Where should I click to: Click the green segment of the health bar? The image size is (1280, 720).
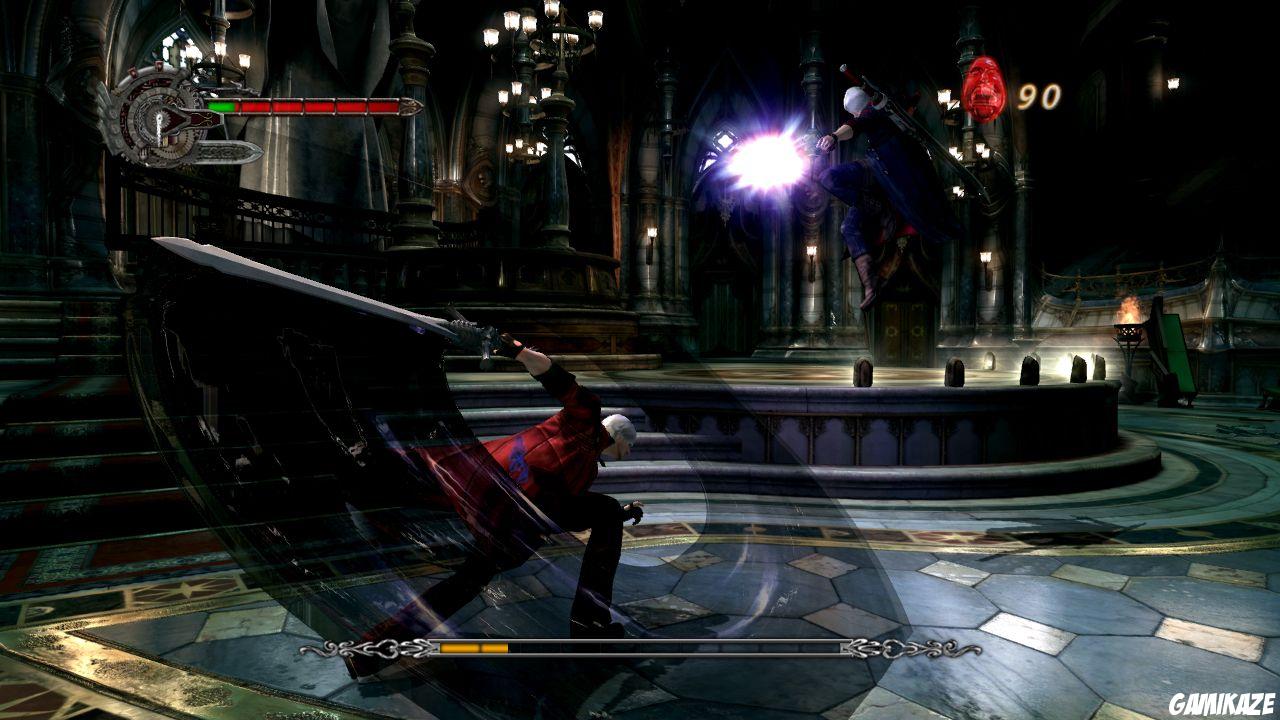(x=222, y=106)
